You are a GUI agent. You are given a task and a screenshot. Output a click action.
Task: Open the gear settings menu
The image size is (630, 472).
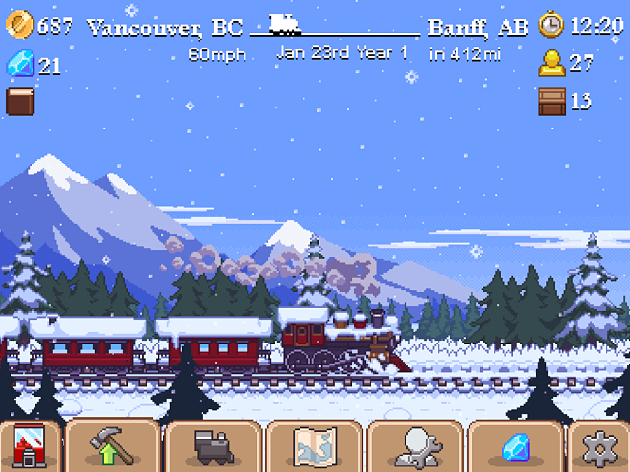600,447
